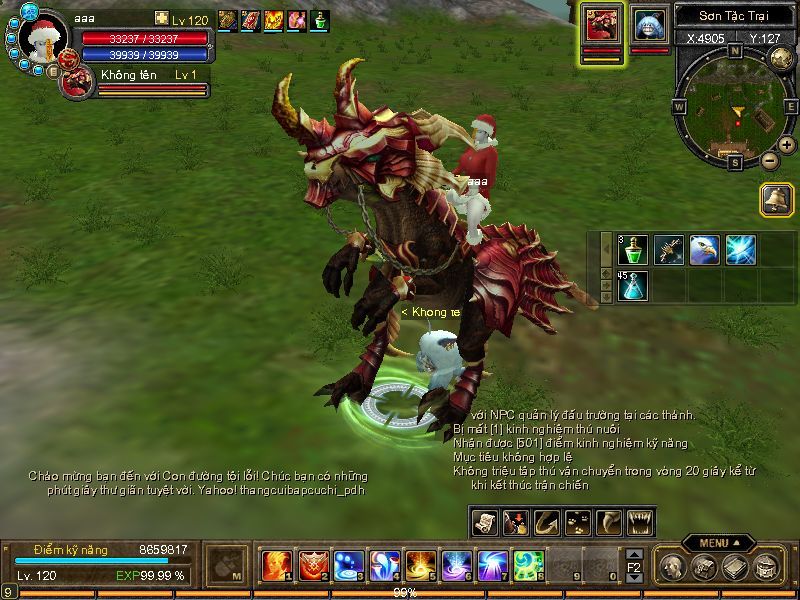This screenshot has height=600, width=800.
Task: Click the minimap zoom-in plus button
Action: point(787,145)
